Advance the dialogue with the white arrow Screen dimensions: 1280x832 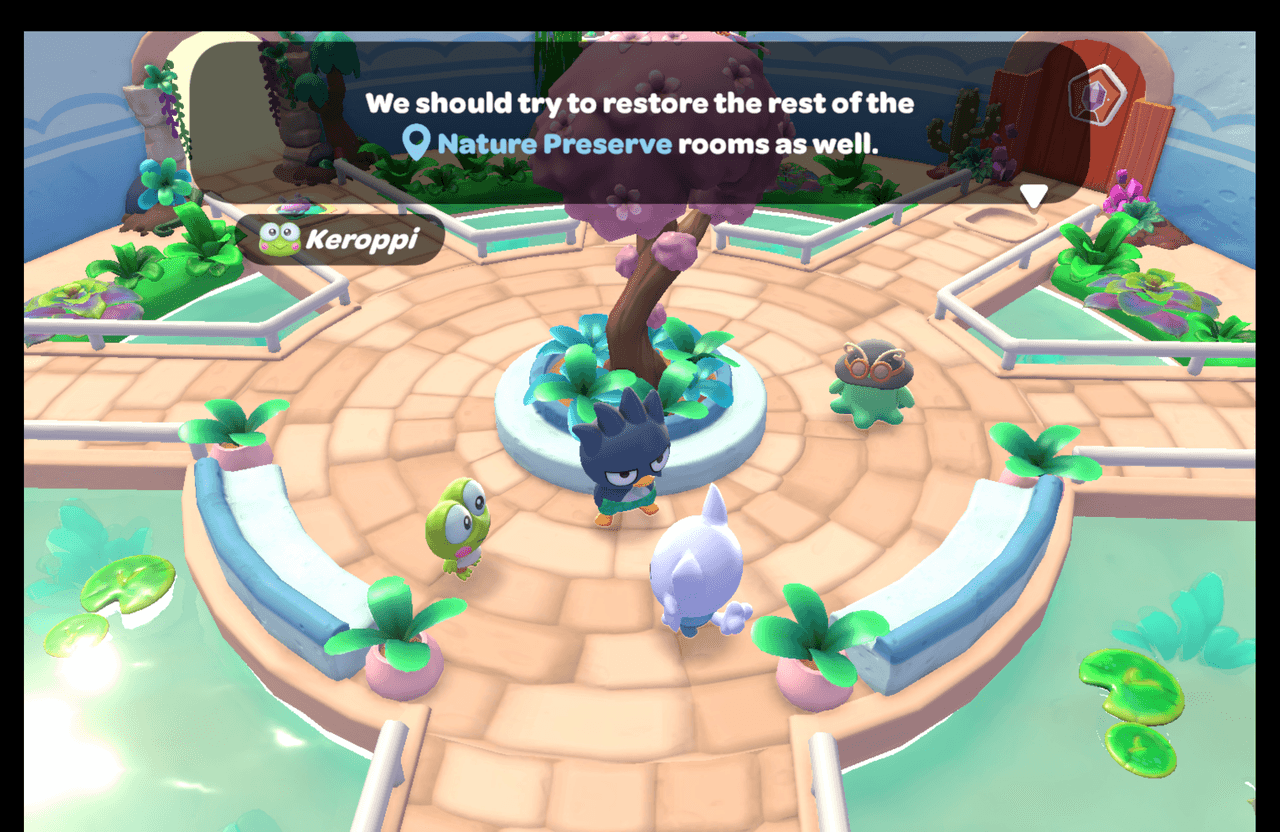(x=1034, y=196)
